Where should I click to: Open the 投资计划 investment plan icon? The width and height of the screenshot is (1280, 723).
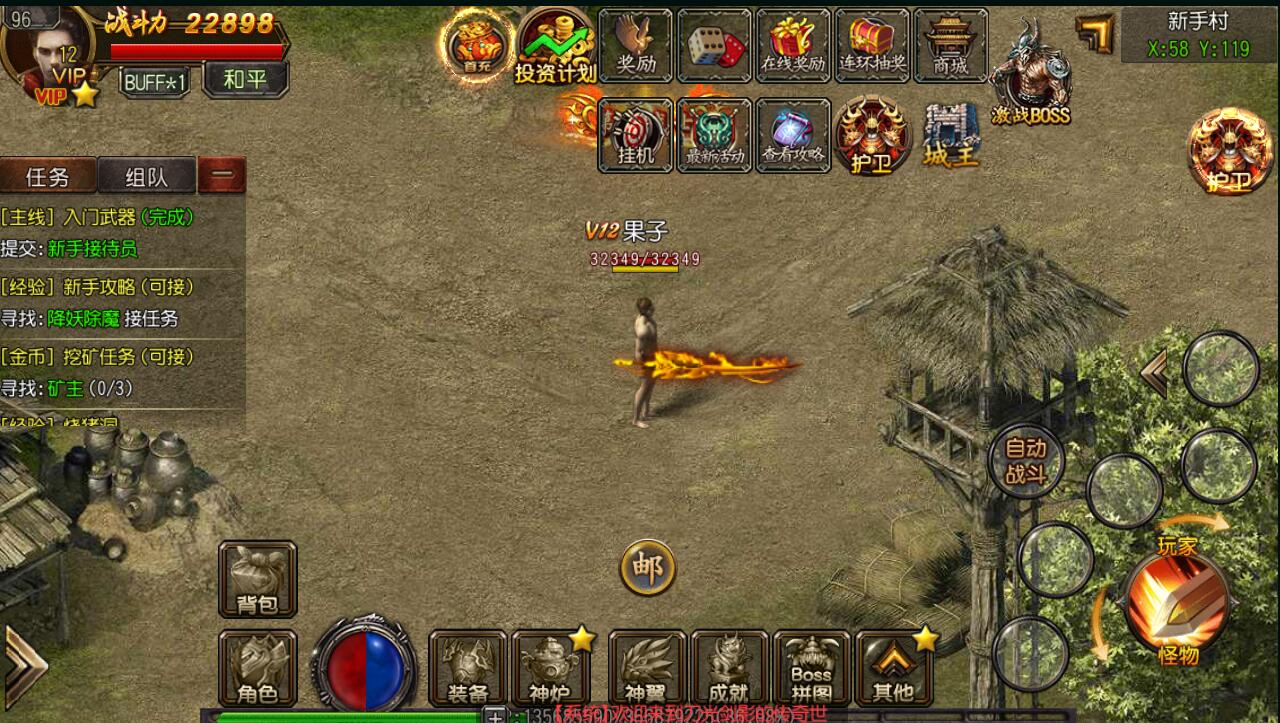(x=555, y=46)
